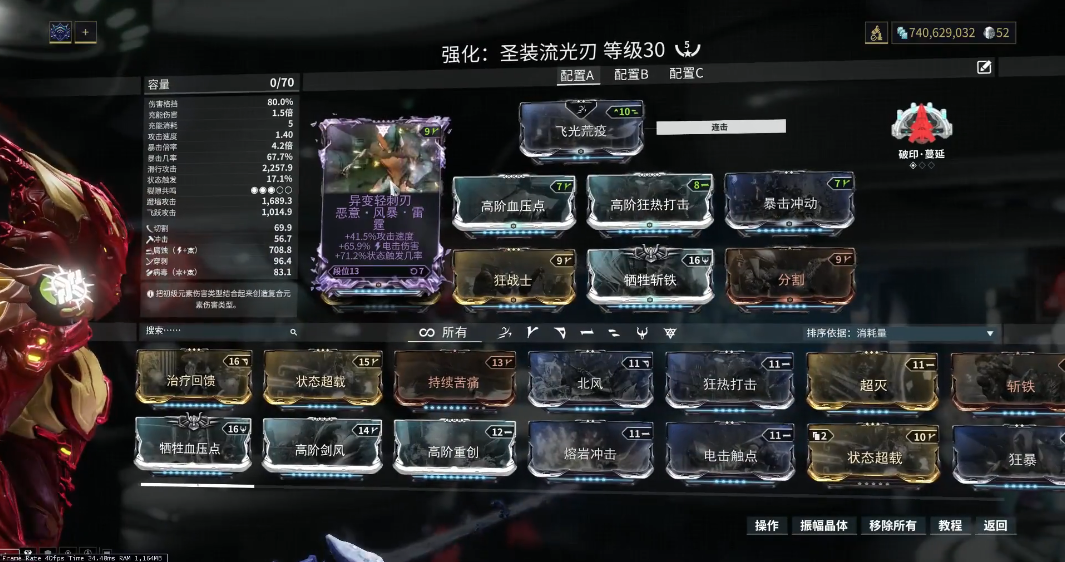
Task: Choose the 持续苦痛 mod card
Action: [x=454, y=382]
